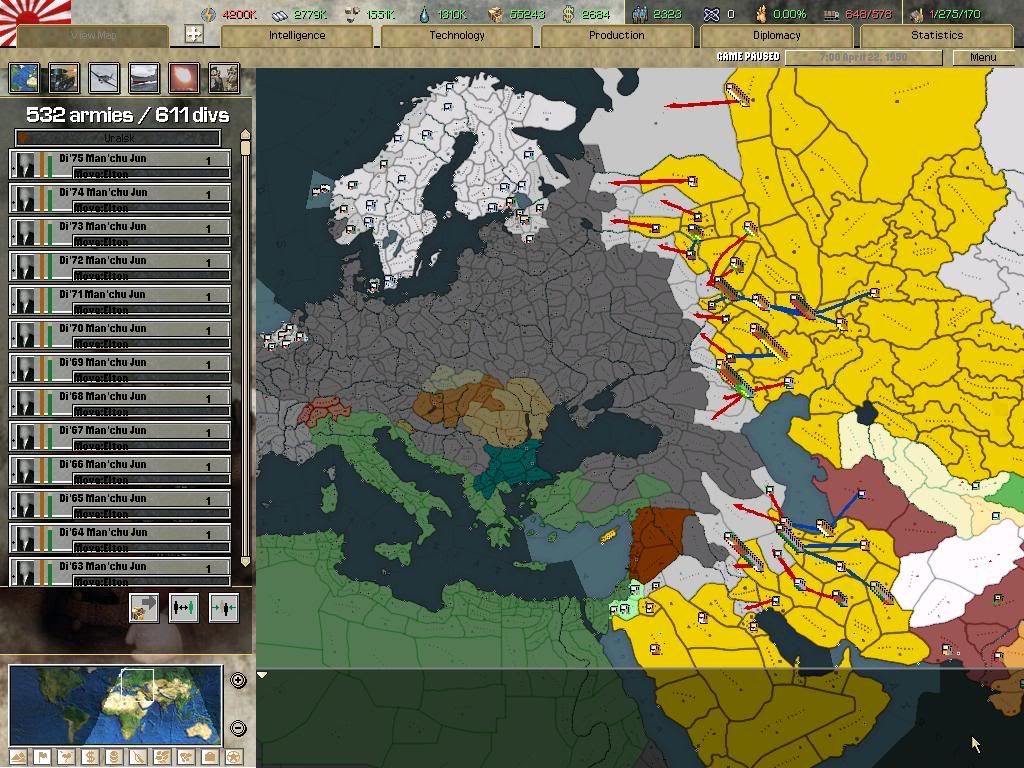Show the Statistics tab
Image resolution: width=1024 pixels, height=768 pixels.
(x=936, y=35)
